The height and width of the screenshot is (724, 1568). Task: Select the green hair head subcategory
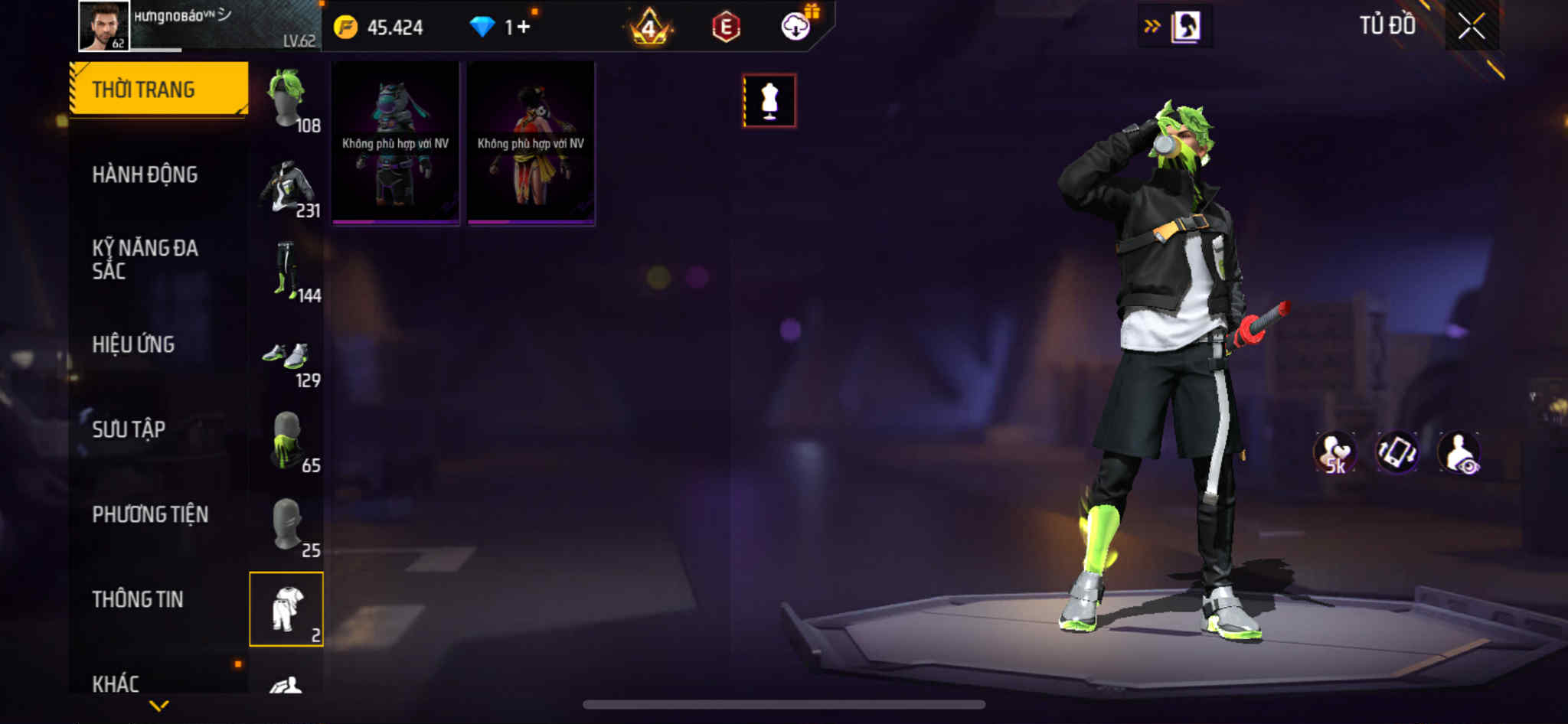[x=287, y=99]
